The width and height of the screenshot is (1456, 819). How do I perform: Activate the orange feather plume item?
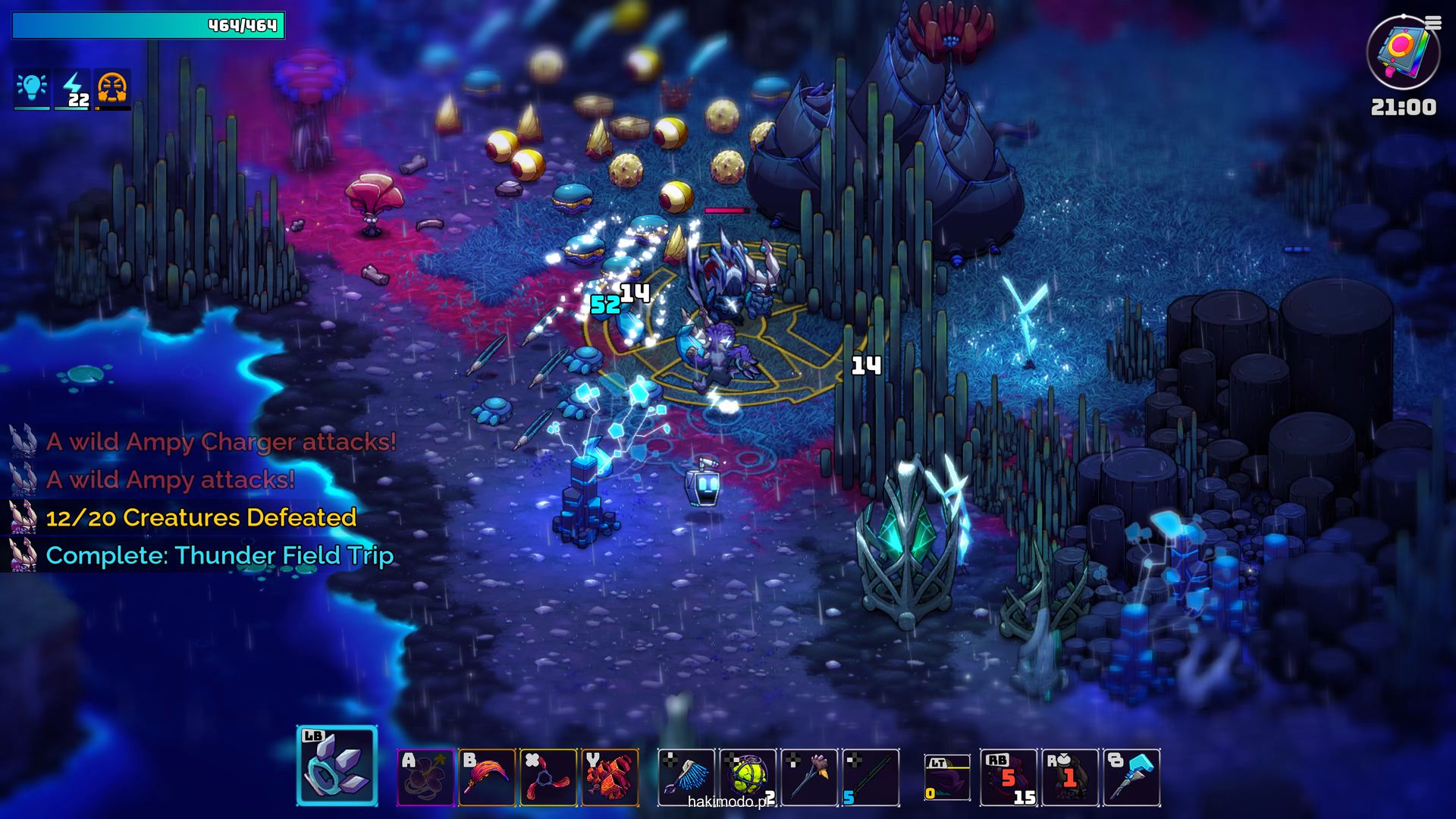[487, 777]
